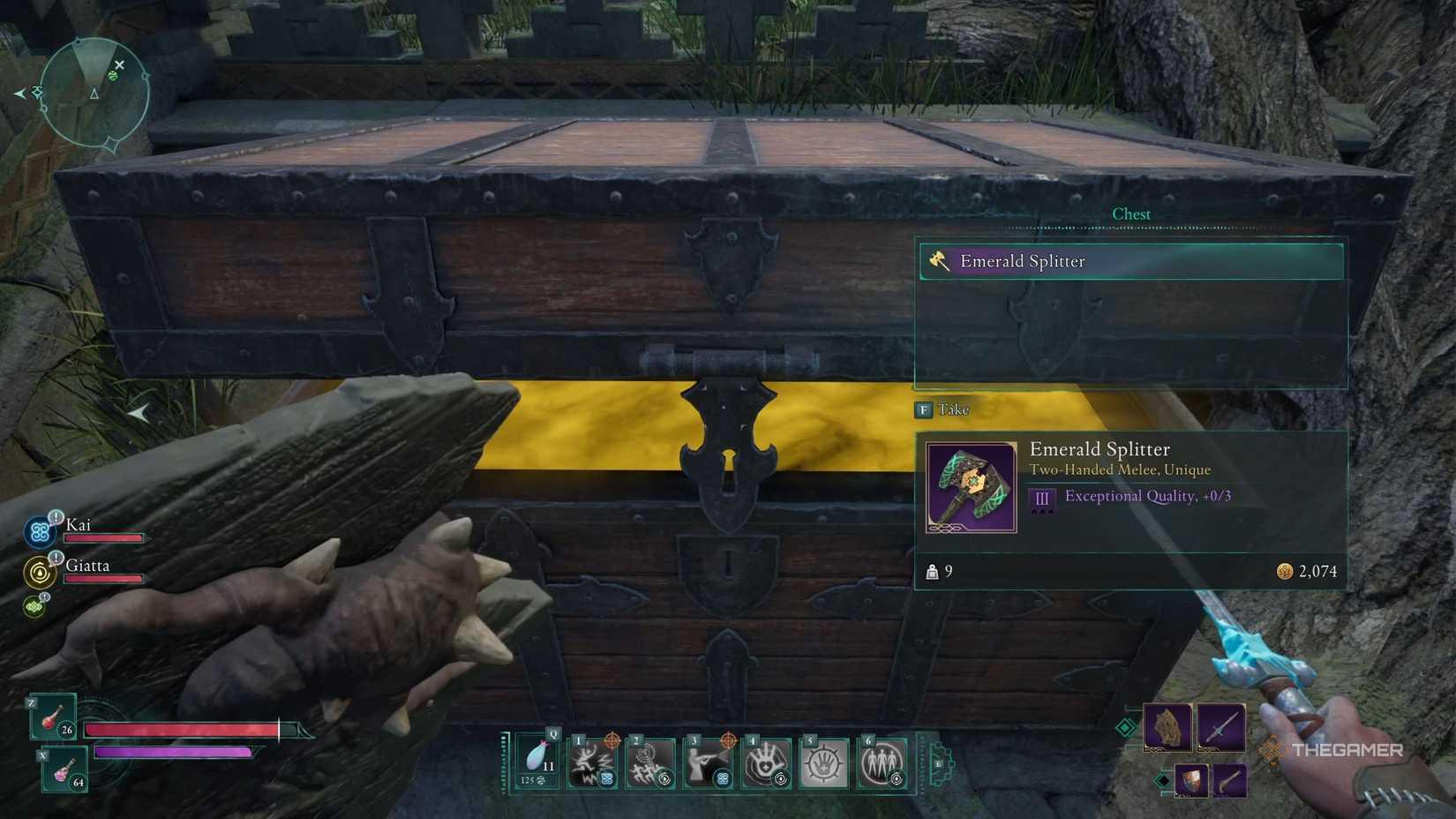
Task: Trigger the healing hand skill in slot 4
Action: [x=767, y=761]
